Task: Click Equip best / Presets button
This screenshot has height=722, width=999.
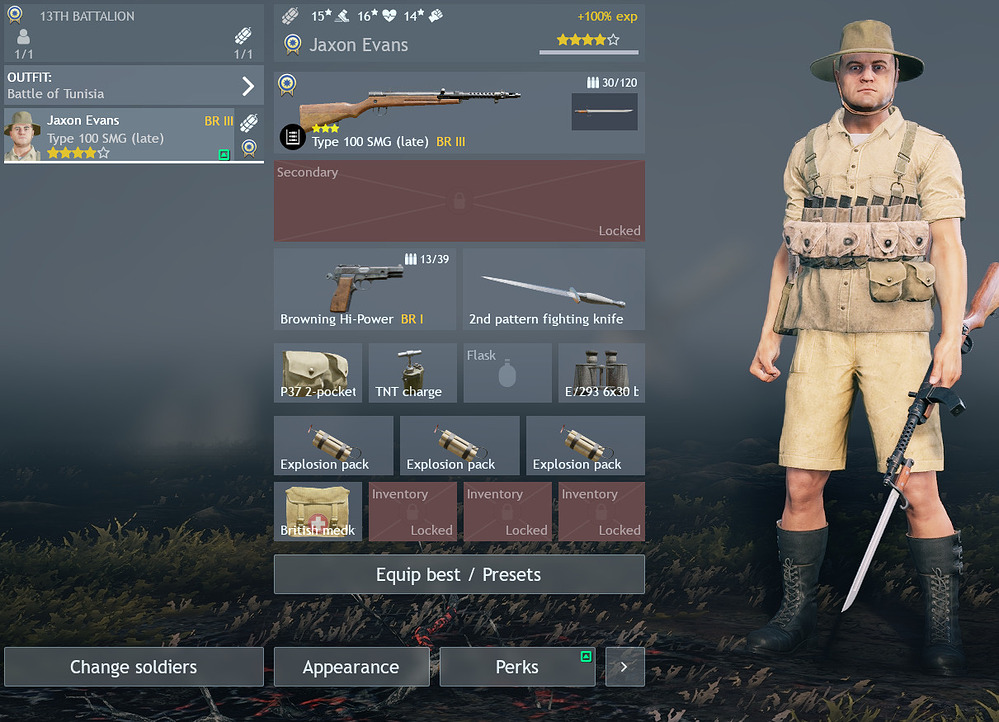Action: (459, 574)
